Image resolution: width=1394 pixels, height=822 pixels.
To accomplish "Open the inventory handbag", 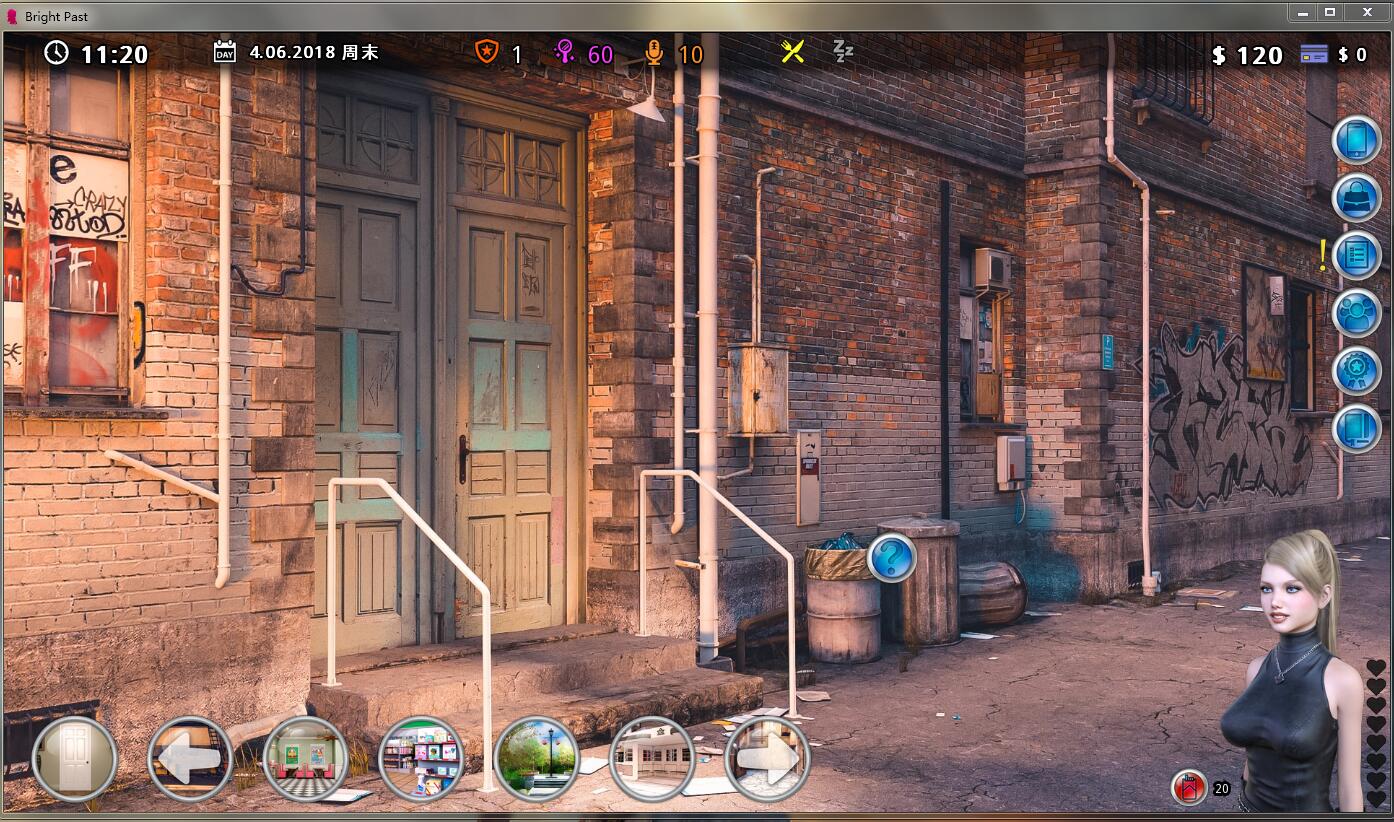I will tap(1356, 197).
